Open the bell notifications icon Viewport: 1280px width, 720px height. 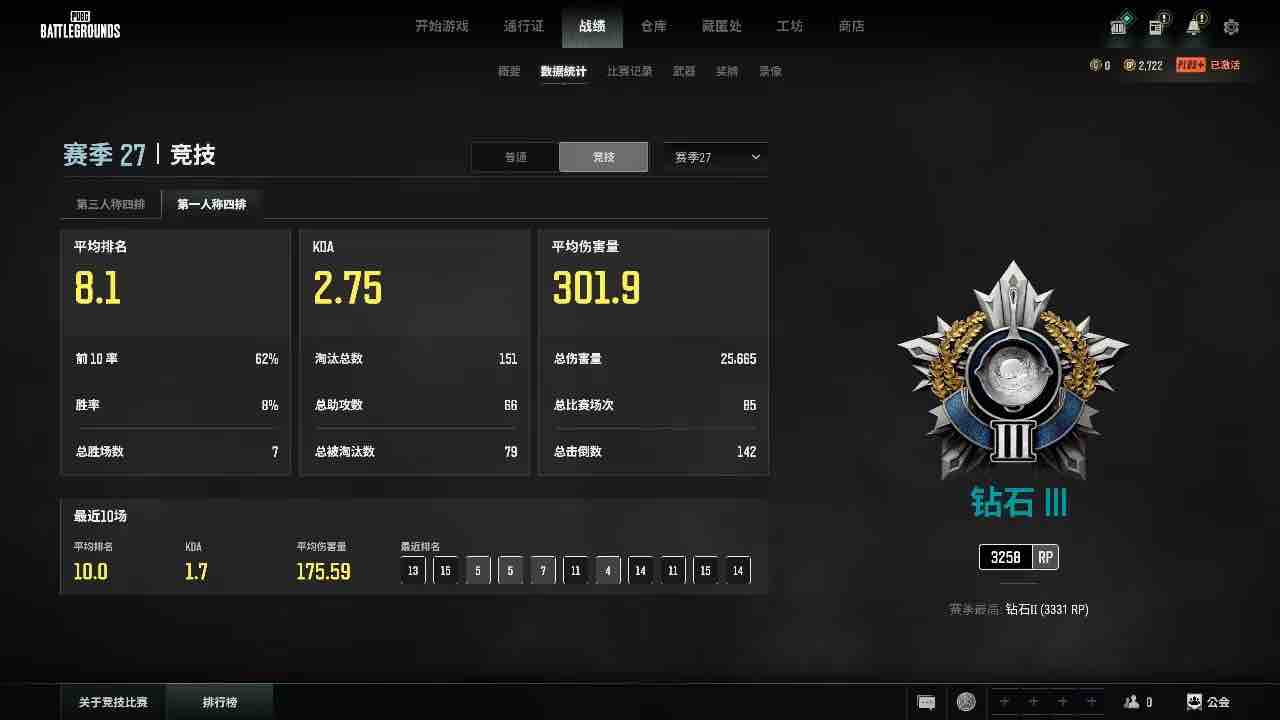click(x=1193, y=27)
